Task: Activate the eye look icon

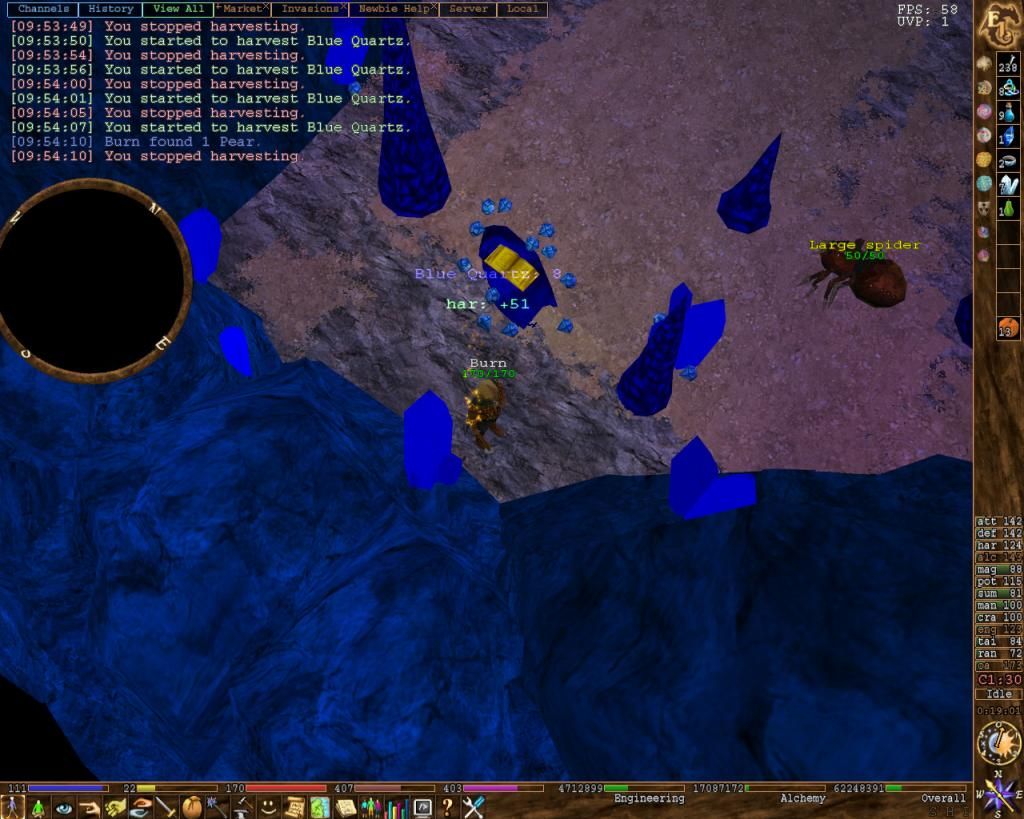Action: [x=65, y=807]
